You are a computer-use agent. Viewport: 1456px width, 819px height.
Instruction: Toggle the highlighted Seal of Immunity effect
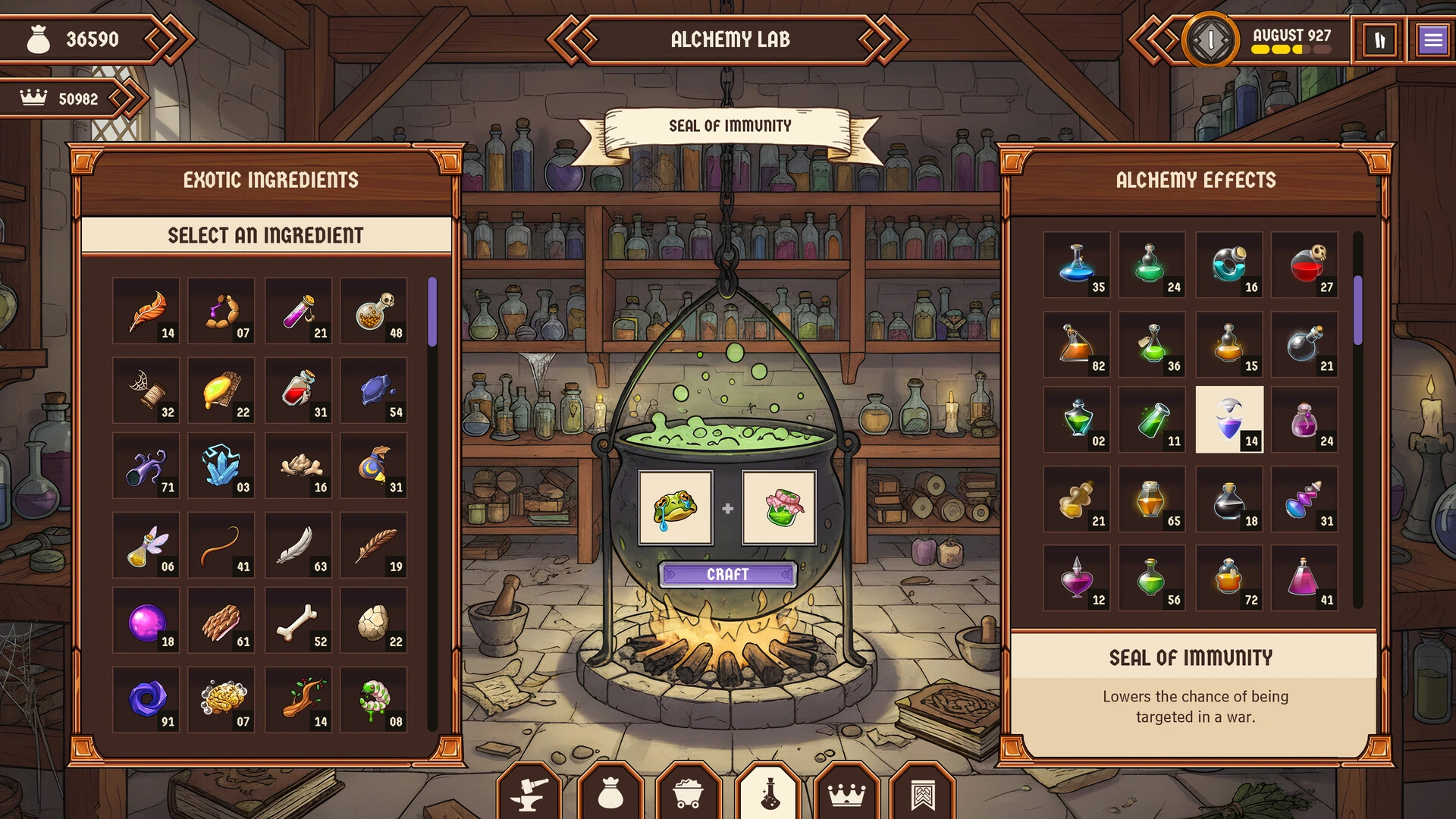click(x=1229, y=419)
